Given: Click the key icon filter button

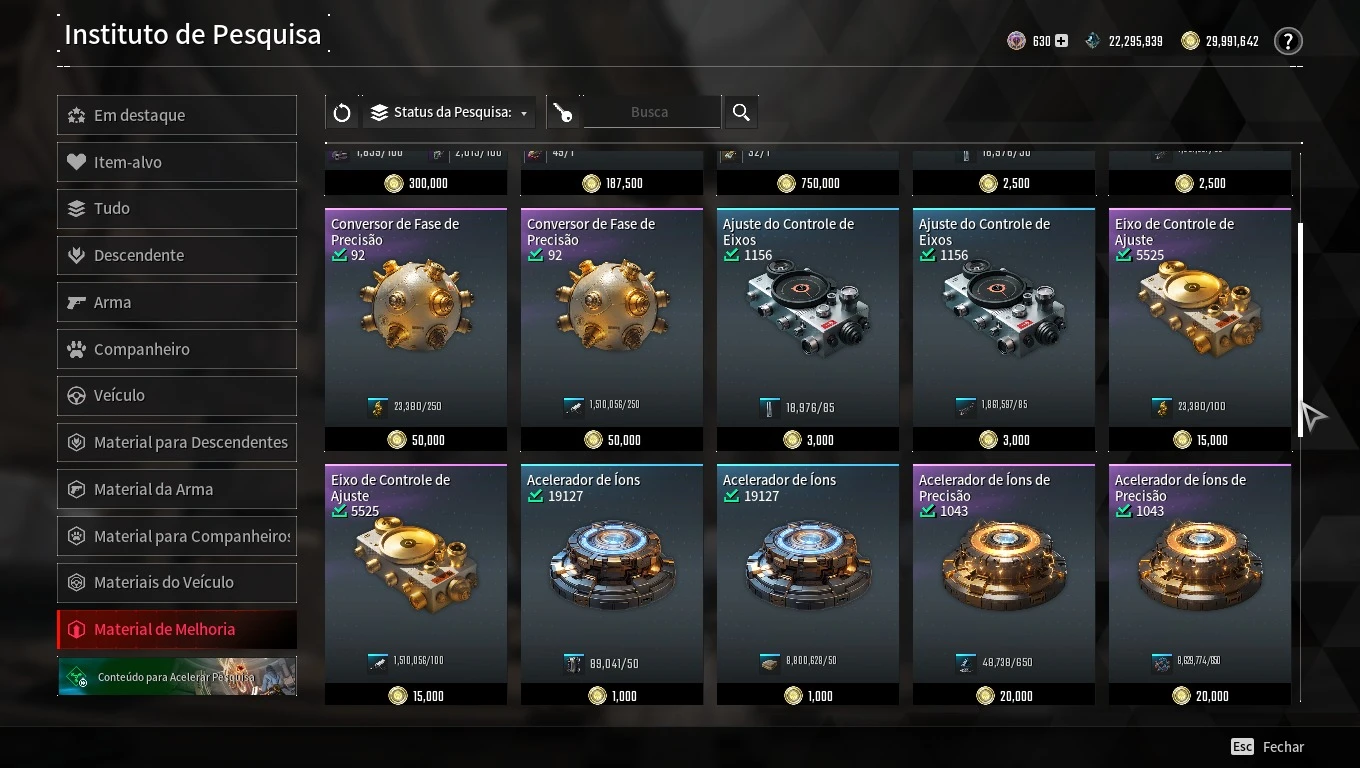Looking at the screenshot, I should click(x=564, y=113).
